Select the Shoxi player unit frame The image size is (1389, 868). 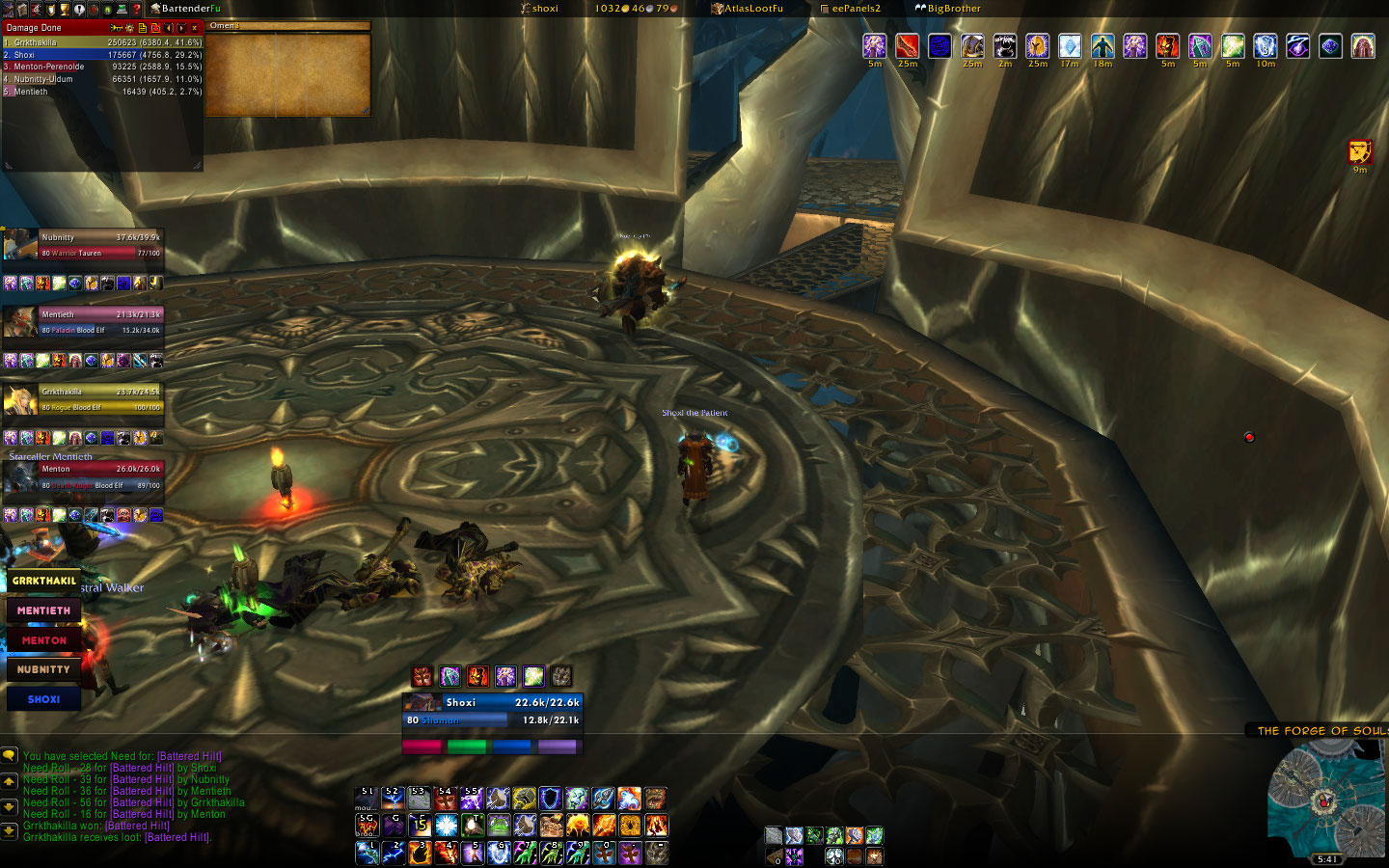click(492, 711)
